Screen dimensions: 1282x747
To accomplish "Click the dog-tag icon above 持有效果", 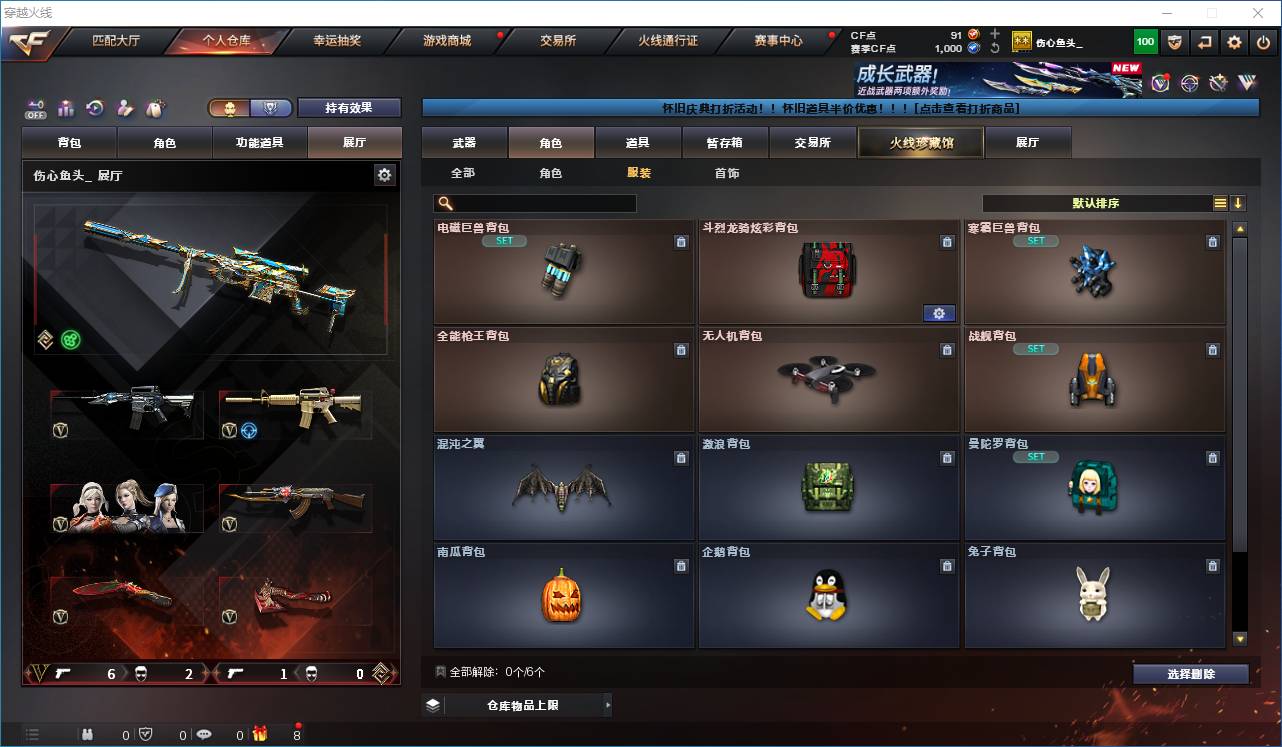I will point(156,108).
